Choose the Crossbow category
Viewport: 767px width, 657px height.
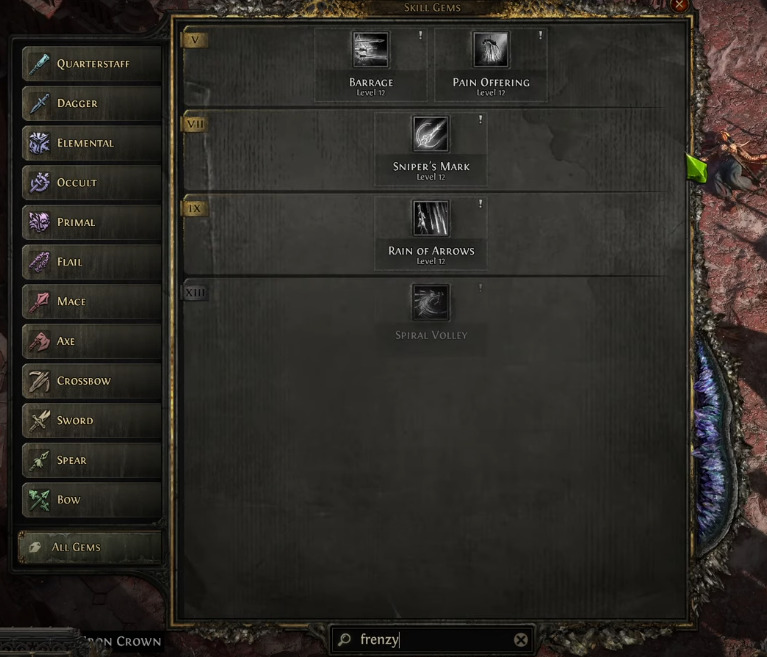[x=91, y=381]
